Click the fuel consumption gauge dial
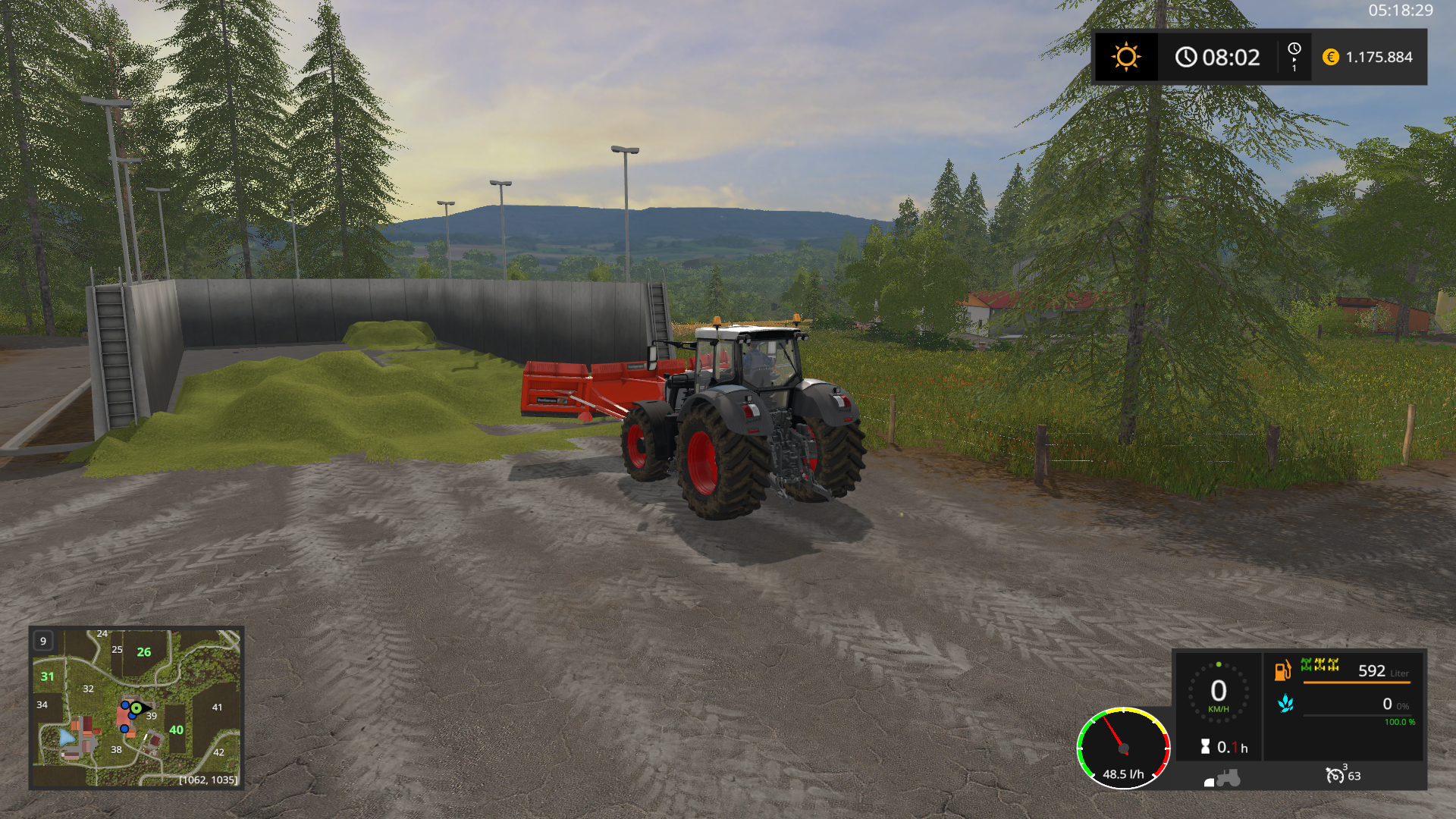This screenshot has width=1456, height=819. (x=1123, y=748)
